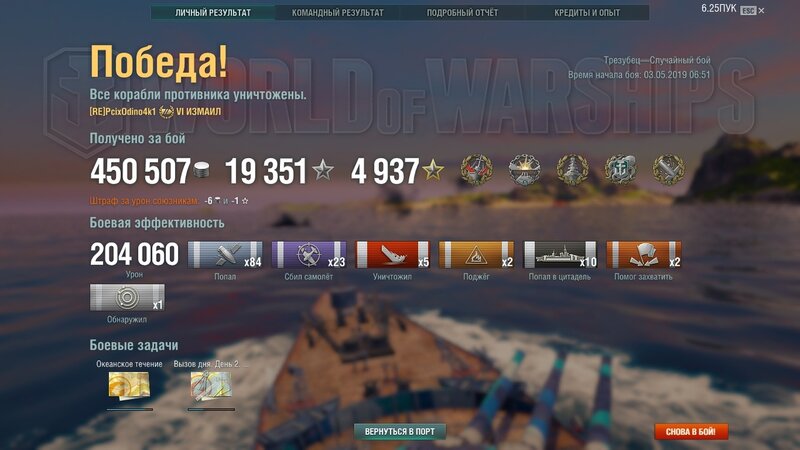Click the Вернуться в порт button
Screen dimensions: 800x450
click(x=400, y=431)
